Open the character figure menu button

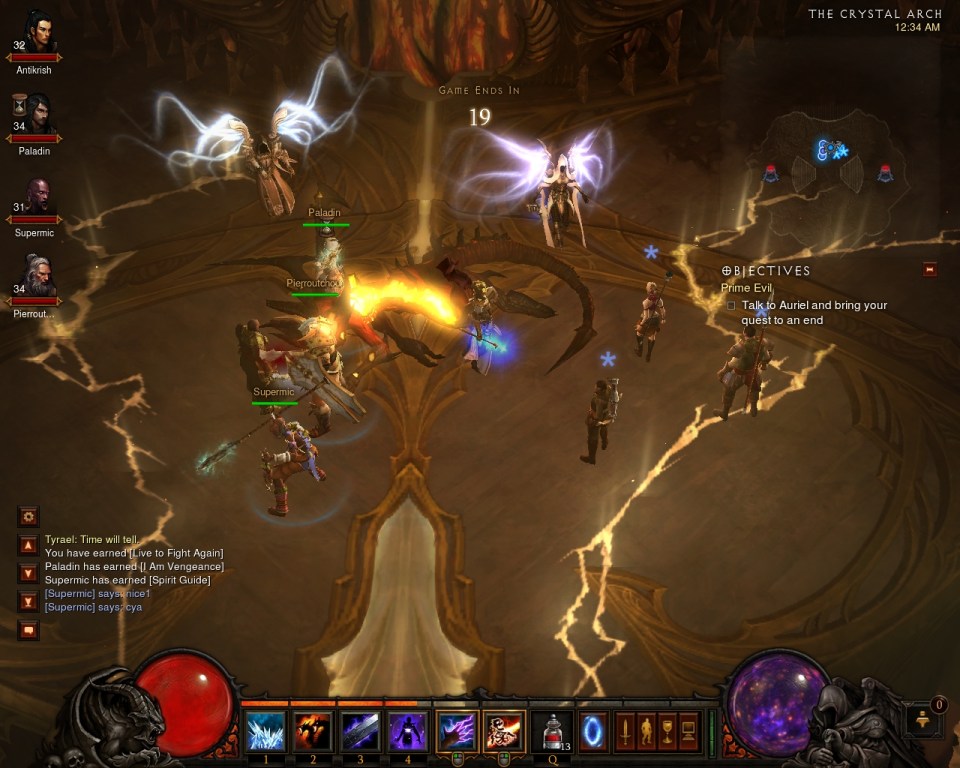click(x=644, y=730)
